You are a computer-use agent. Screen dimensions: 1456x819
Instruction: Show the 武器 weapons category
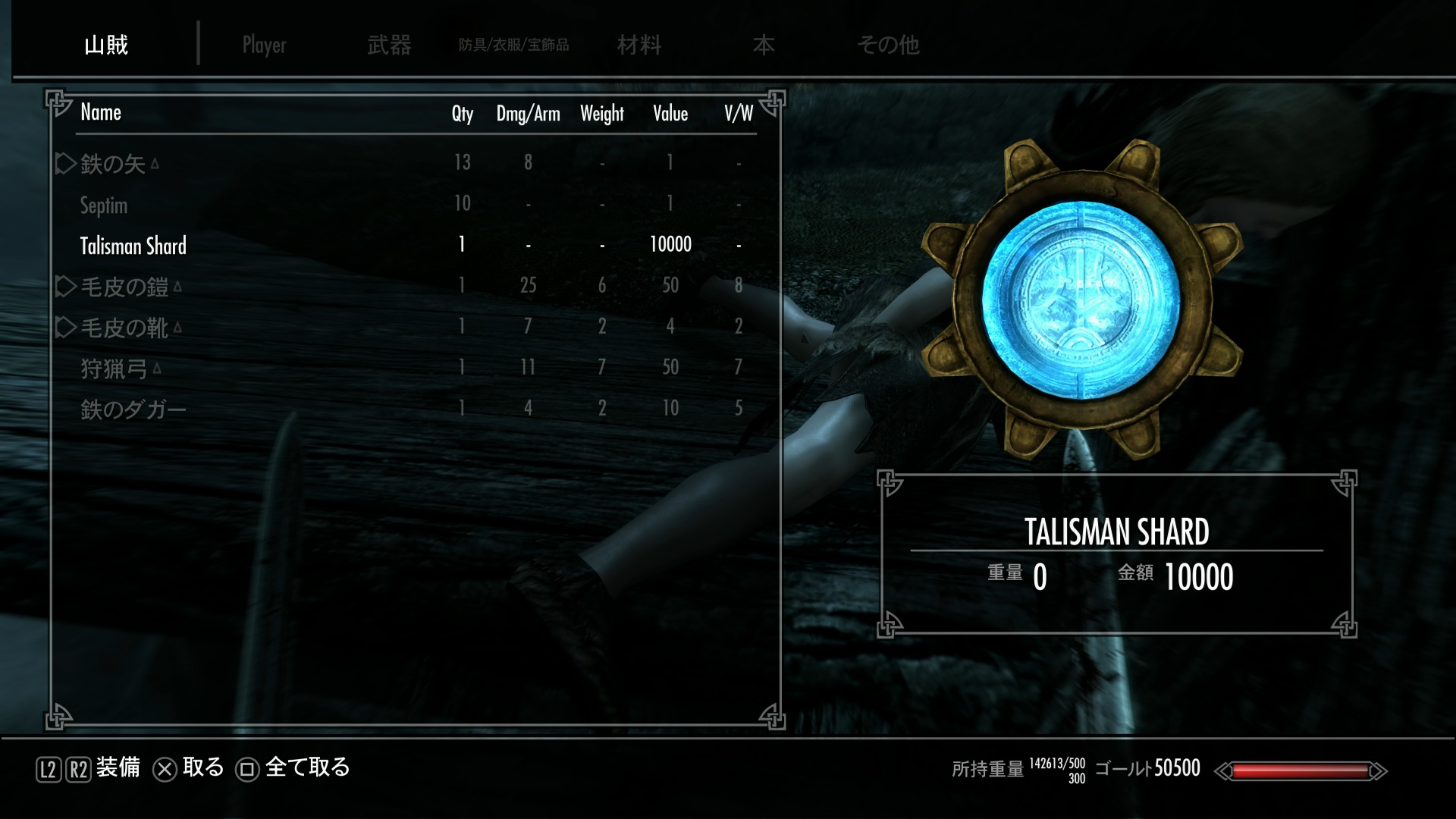pyautogui.click(x=389, y=45)
